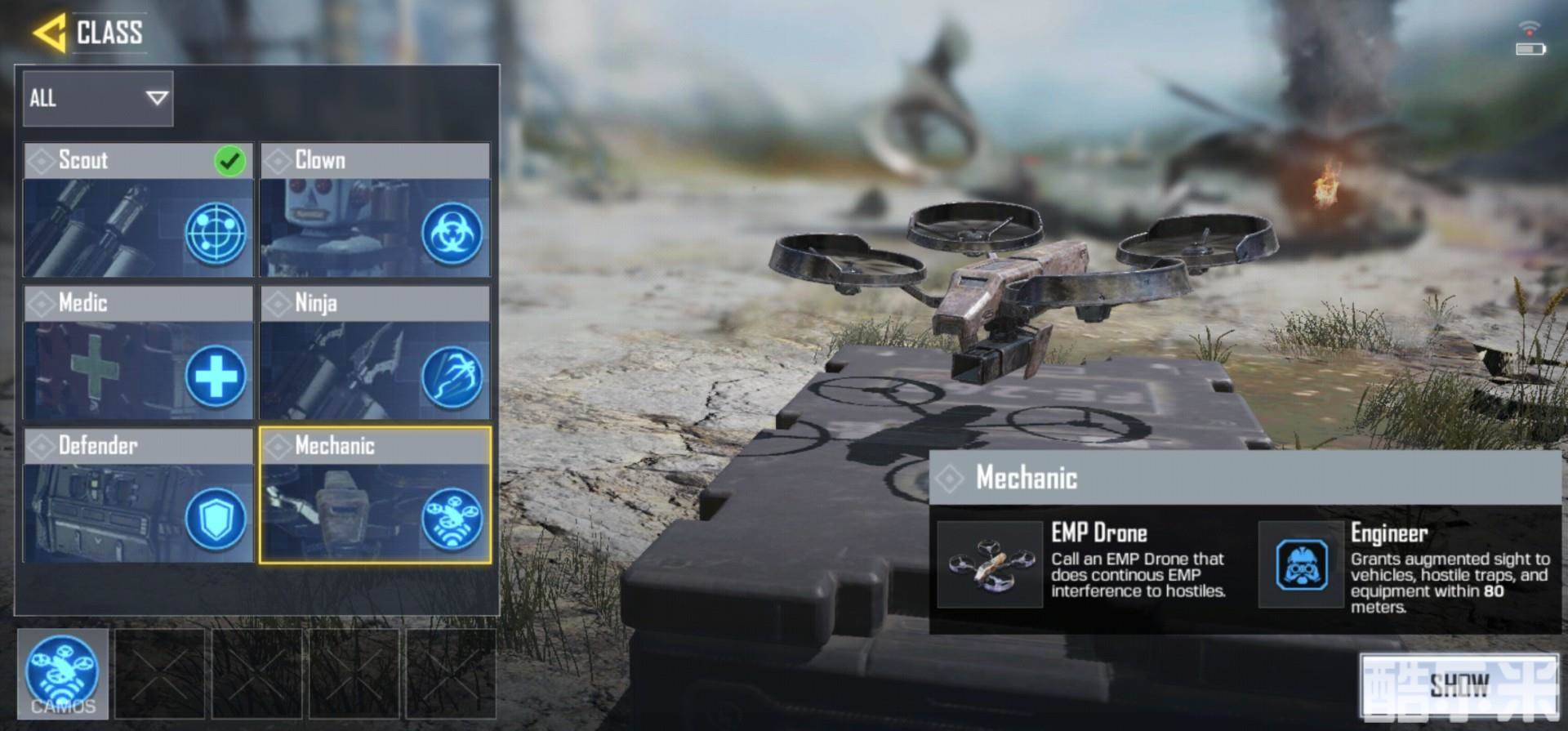Go back using the Class arrow
This screenshot has width=1568, height=731.
click(x=49, y=33)
